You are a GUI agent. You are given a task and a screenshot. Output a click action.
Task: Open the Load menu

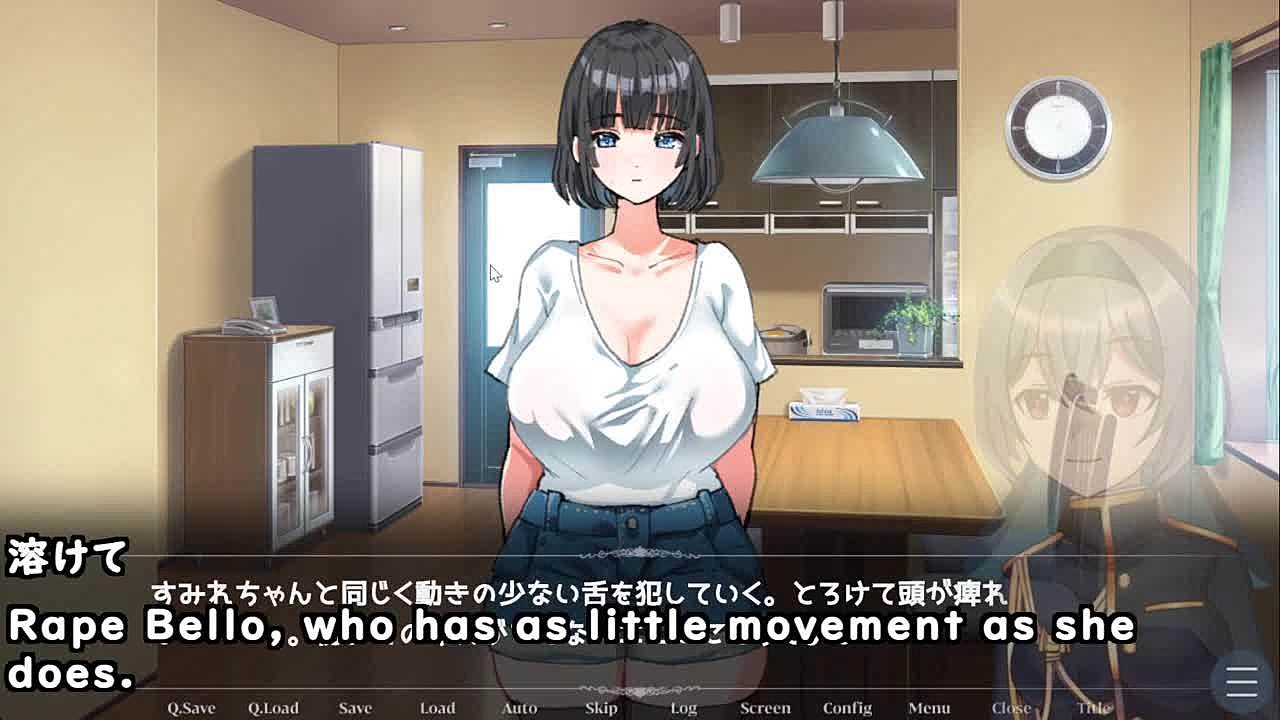[x=437, y=708]
